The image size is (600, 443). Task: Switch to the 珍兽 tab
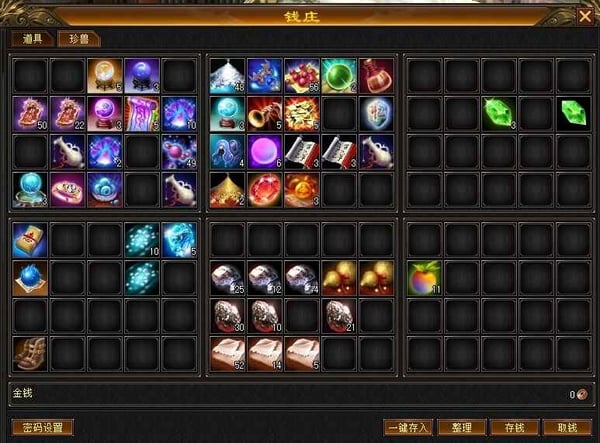pyautogui.click(x=75, y=39)
